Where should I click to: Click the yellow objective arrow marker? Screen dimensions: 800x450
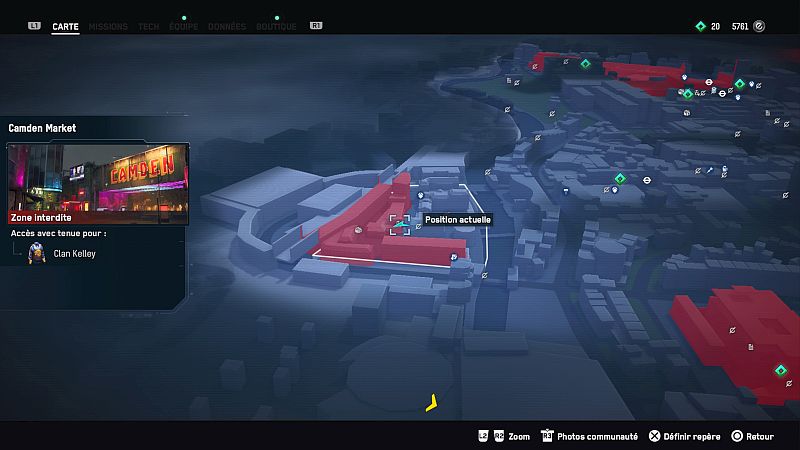(x=432, y=404)
